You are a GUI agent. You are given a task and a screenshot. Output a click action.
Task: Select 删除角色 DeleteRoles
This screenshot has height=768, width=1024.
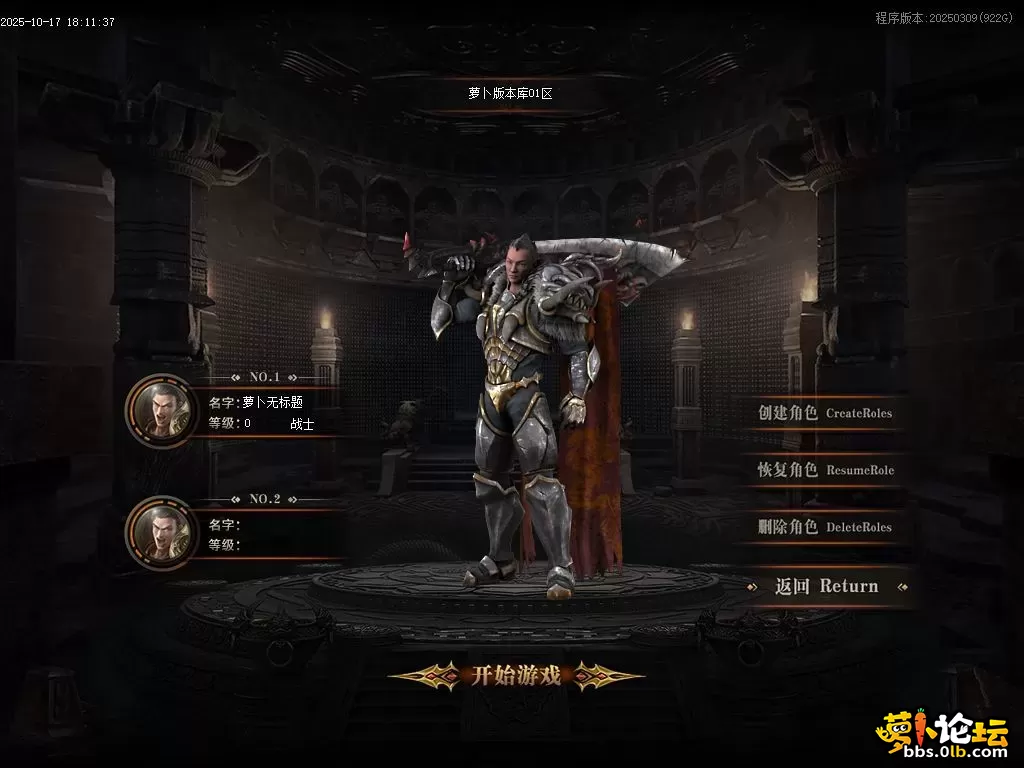point(825,527)
